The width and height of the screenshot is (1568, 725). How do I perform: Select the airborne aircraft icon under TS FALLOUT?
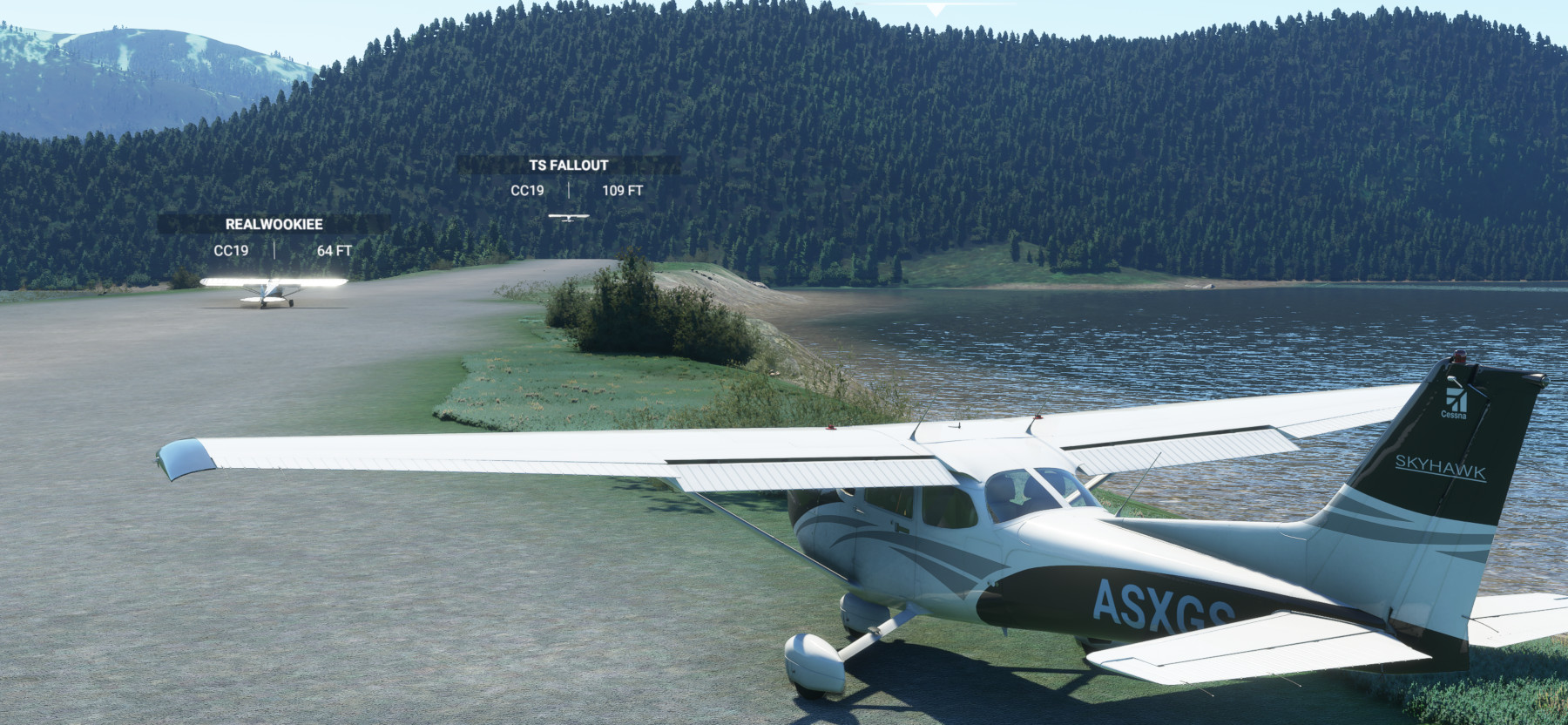point(568,218)
